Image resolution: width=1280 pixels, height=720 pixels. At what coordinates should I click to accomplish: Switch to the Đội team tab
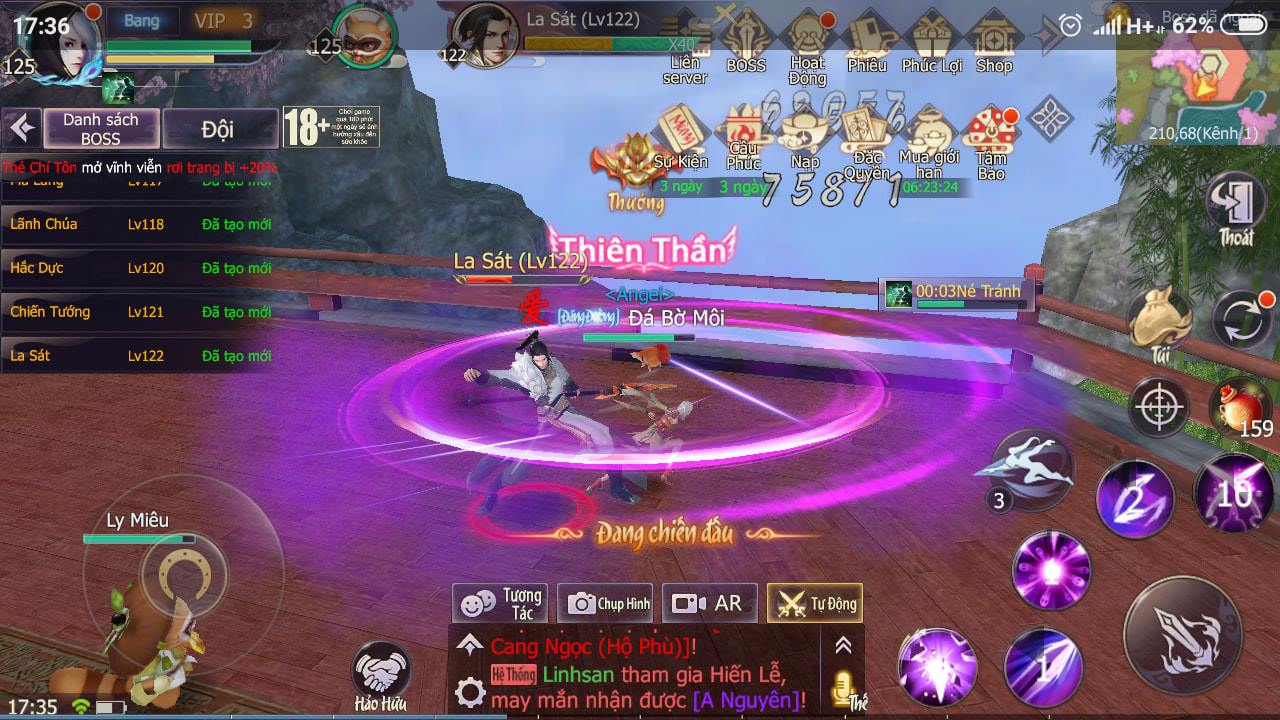(219, 129)
